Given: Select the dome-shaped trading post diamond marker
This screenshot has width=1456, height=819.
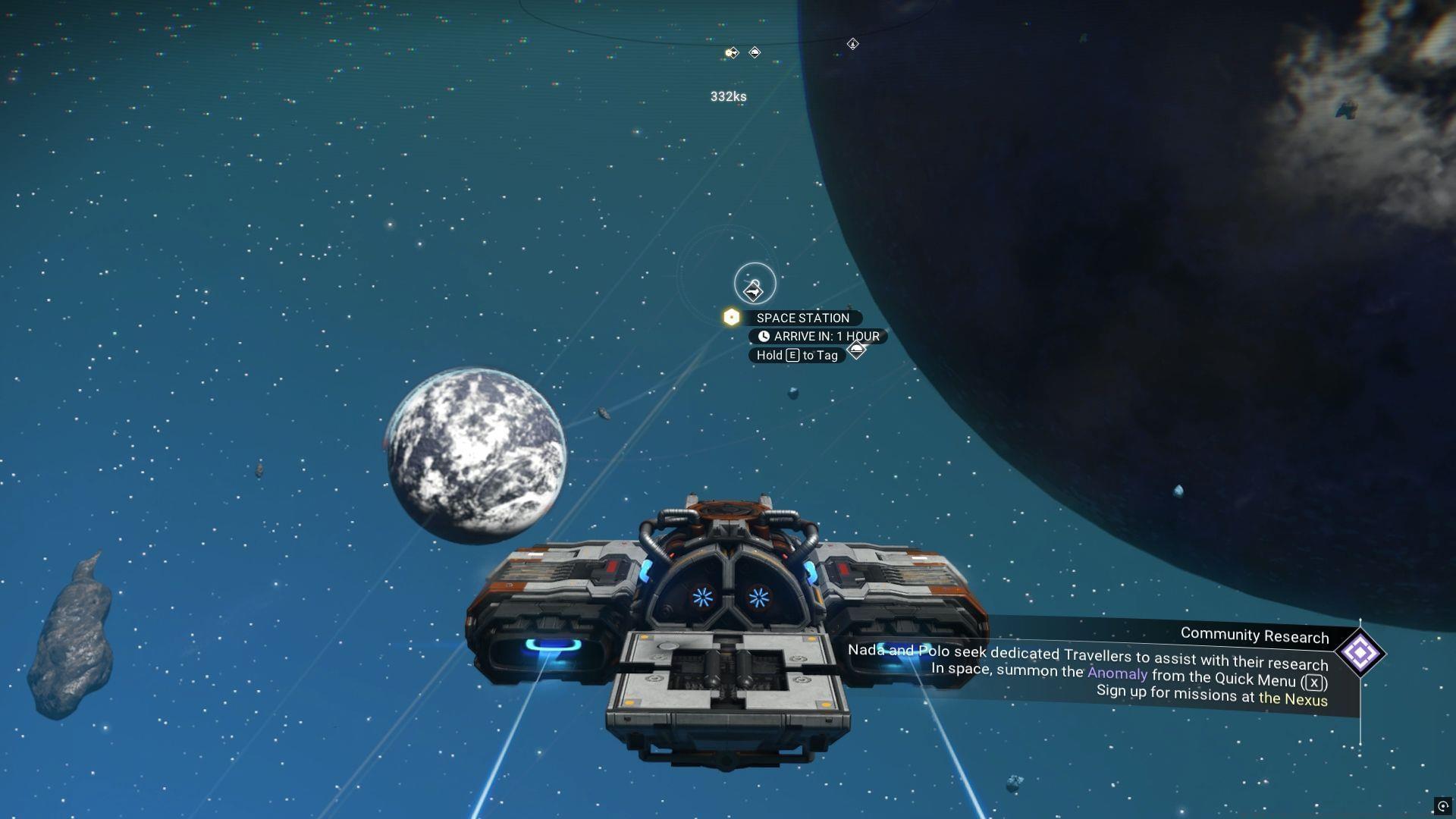Looking at the screenshot, I should [x=754, y=52].
